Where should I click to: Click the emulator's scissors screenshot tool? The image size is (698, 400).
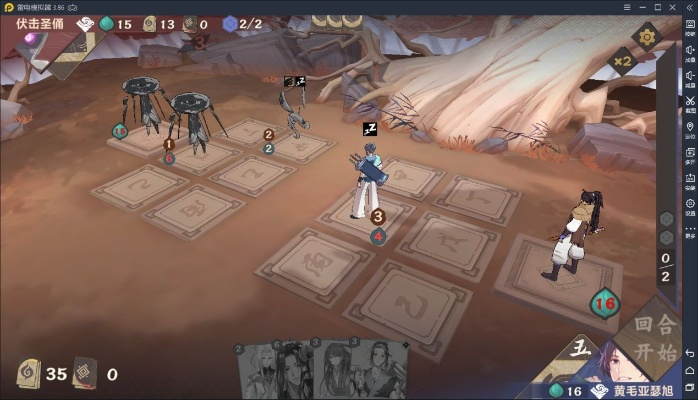690,100
